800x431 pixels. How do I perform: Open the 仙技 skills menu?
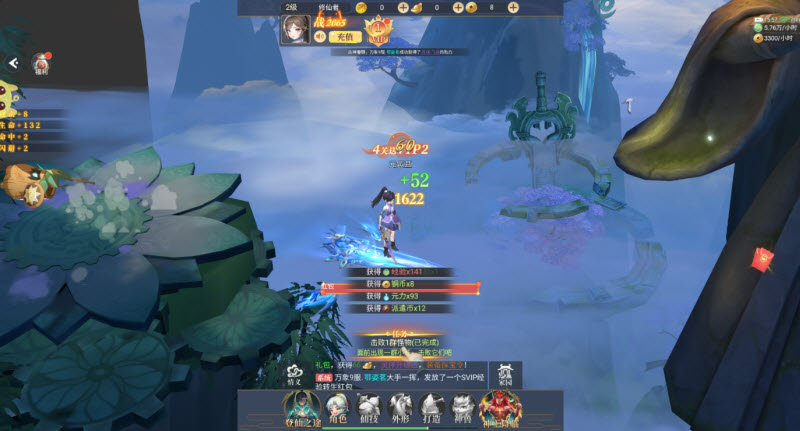coord(369,407)
